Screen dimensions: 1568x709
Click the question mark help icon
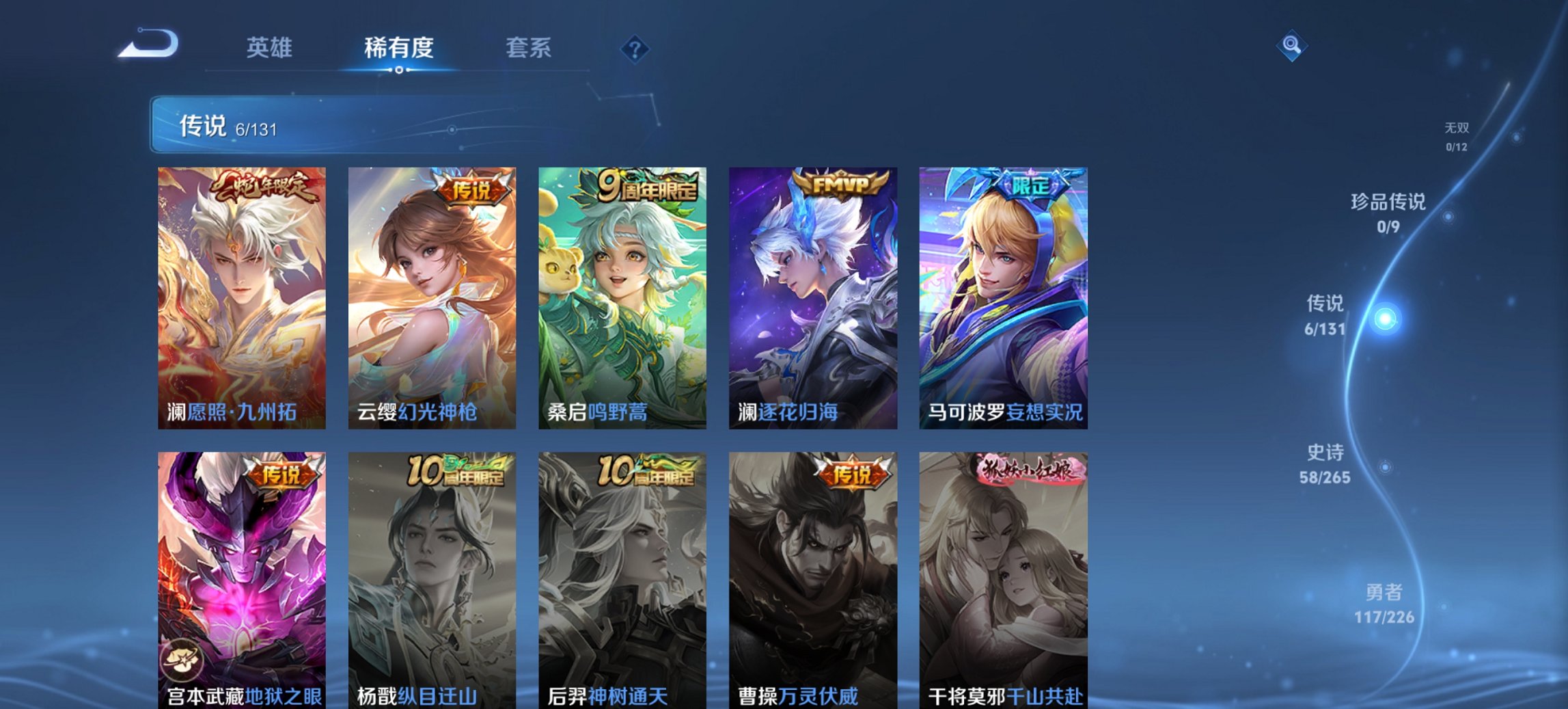(636, 49)
